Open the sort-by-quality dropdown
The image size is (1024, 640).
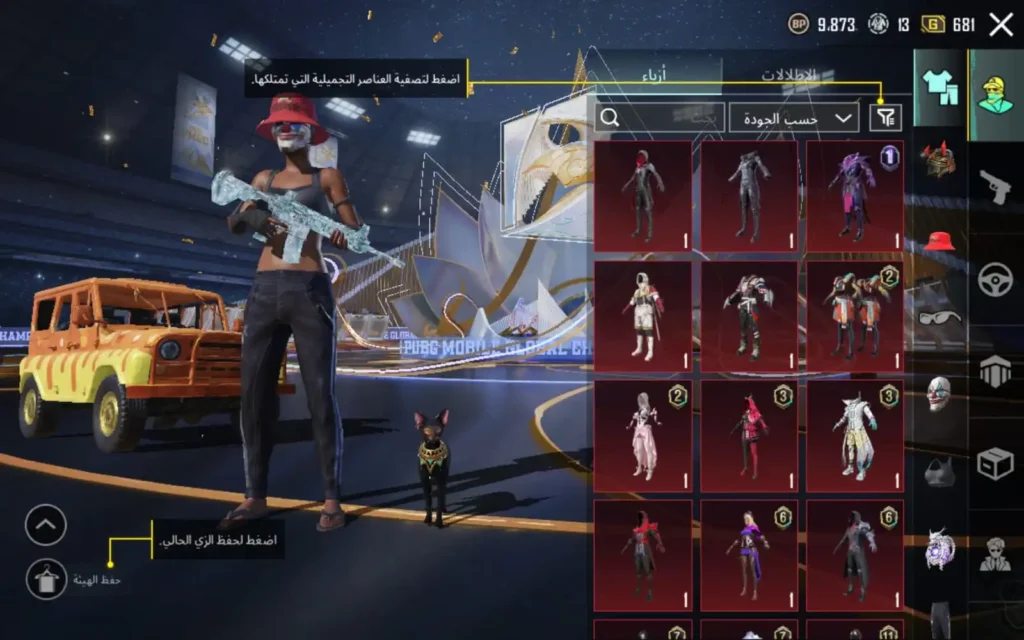point(795,118)
